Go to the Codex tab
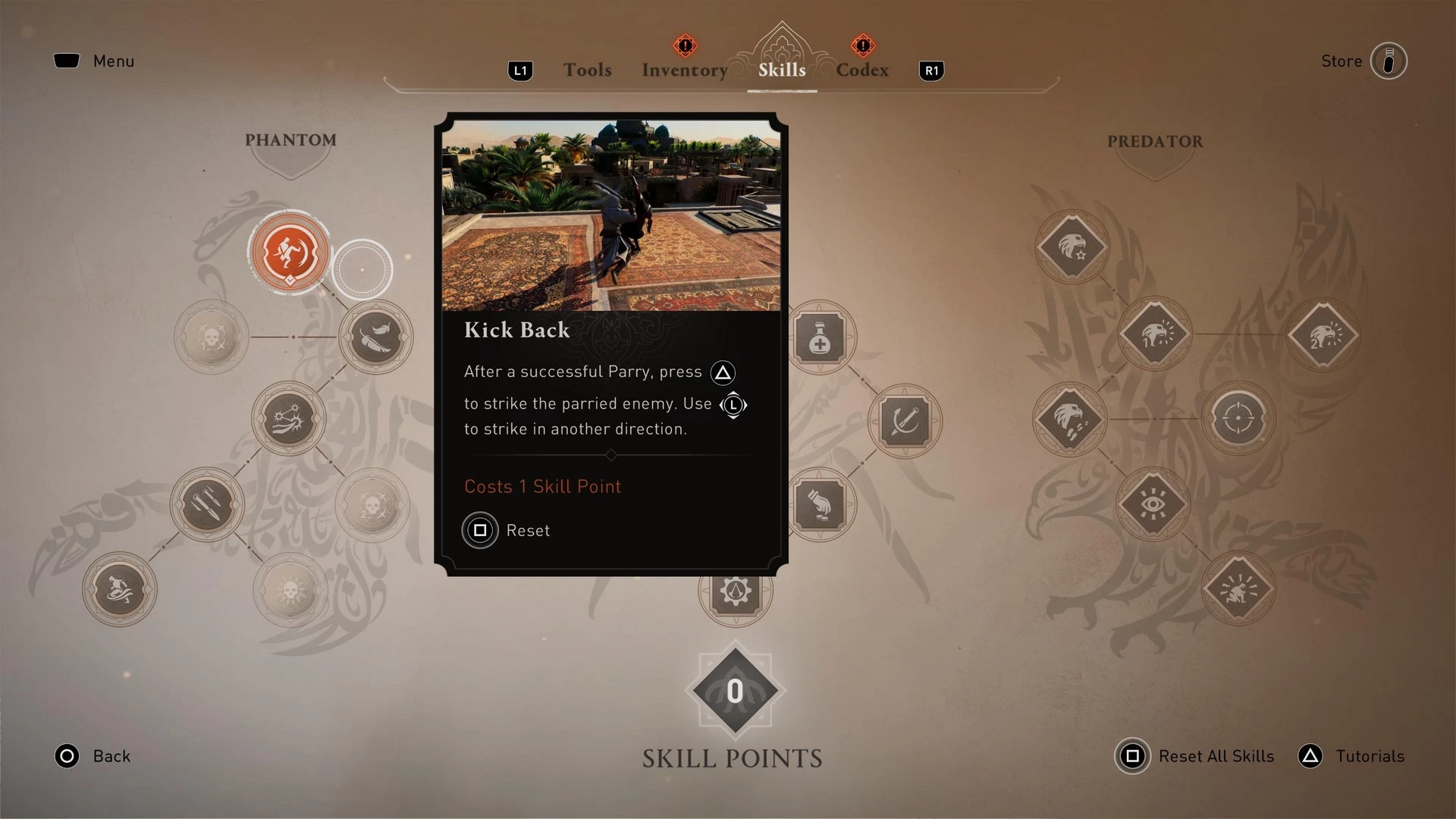 click(x=862, y=70)
